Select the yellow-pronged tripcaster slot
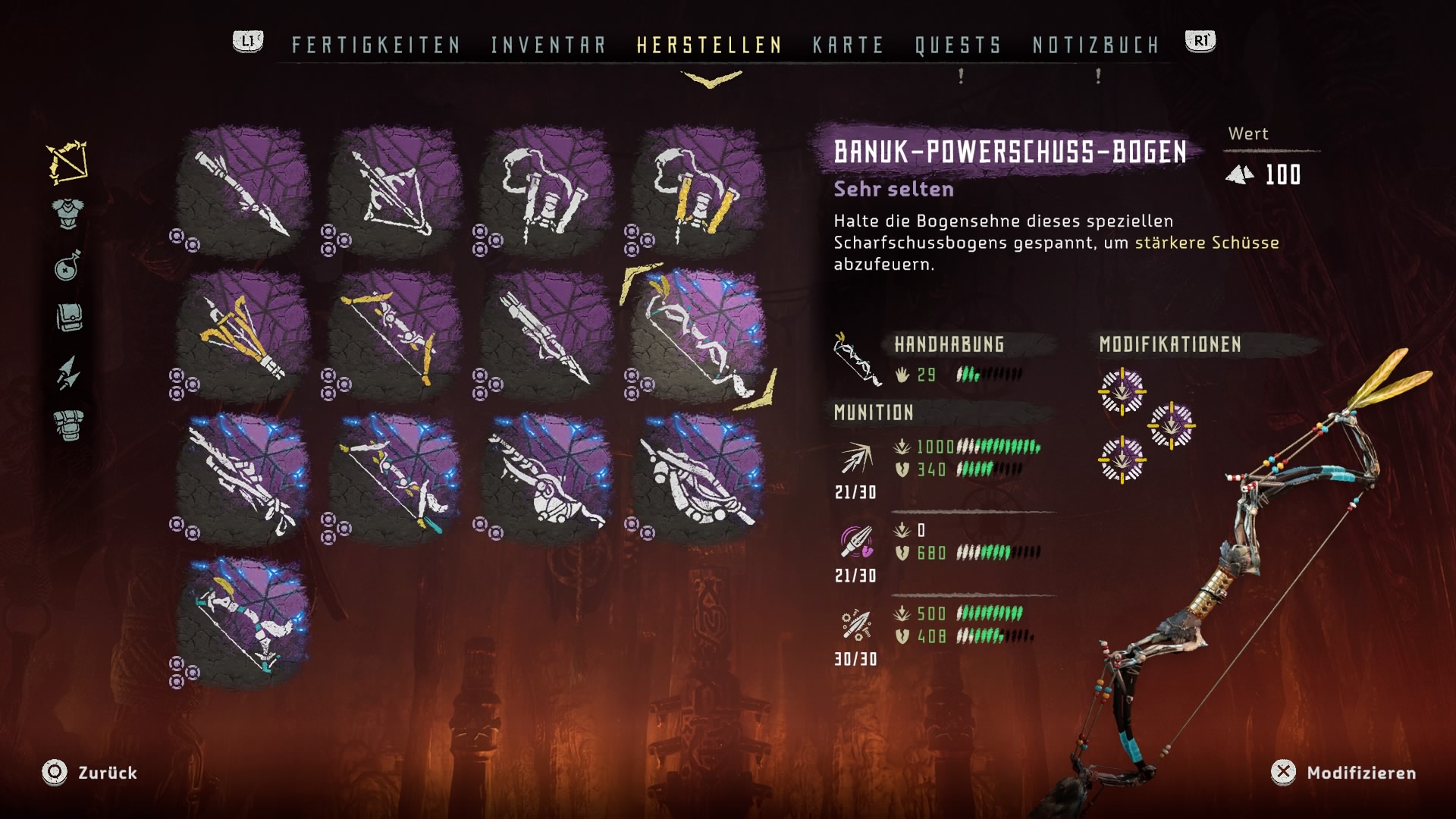 click(243, 337)
